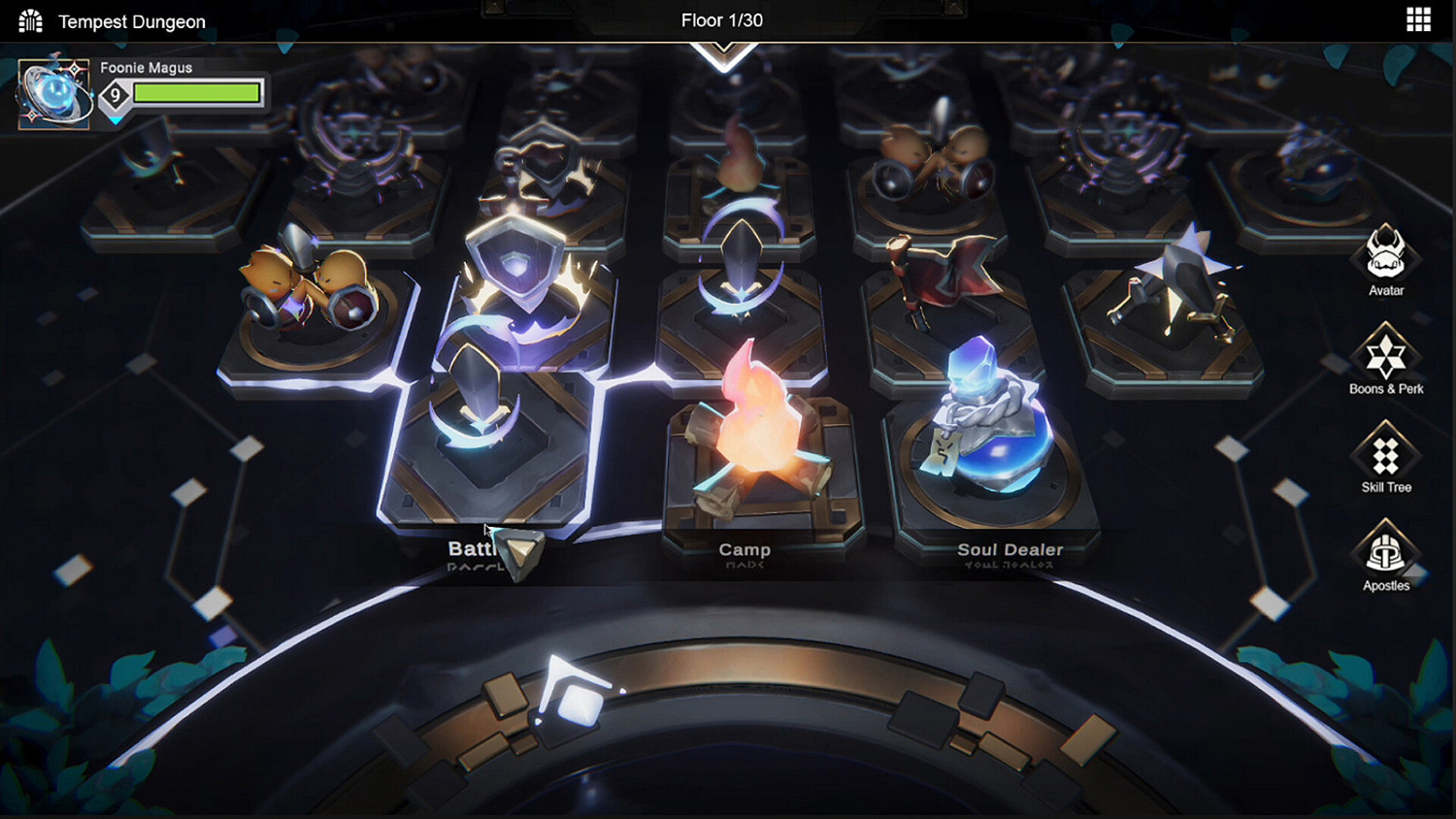This screenshot has width=1456, height=819.
Task: Click the Tempest Dungeon title text
Action: (x=132, y=20)
